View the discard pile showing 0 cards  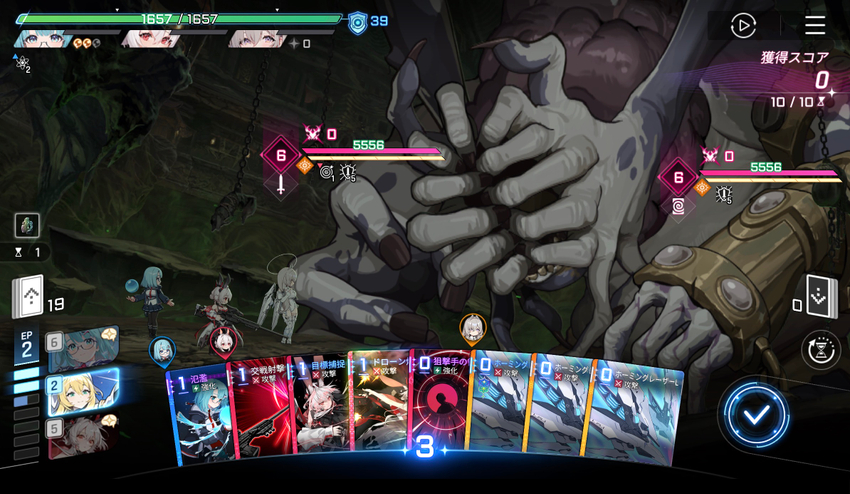point(820,296)
